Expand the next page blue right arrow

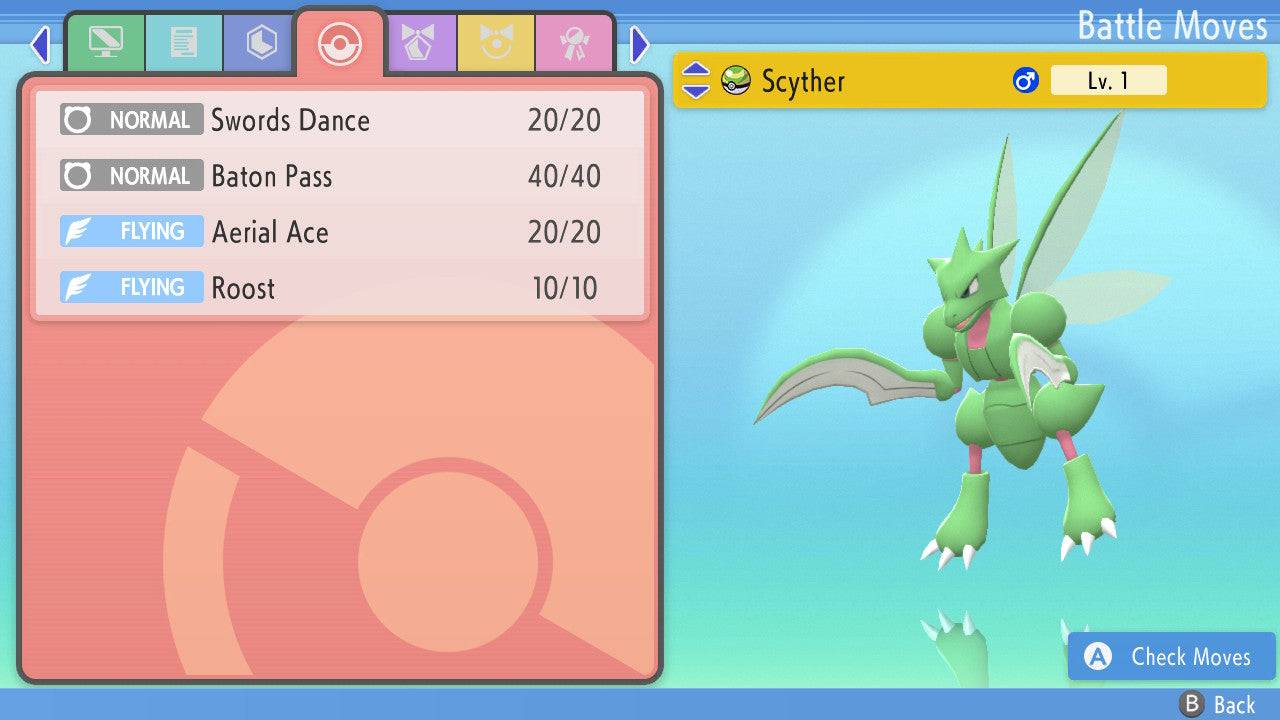coord(638,44)
